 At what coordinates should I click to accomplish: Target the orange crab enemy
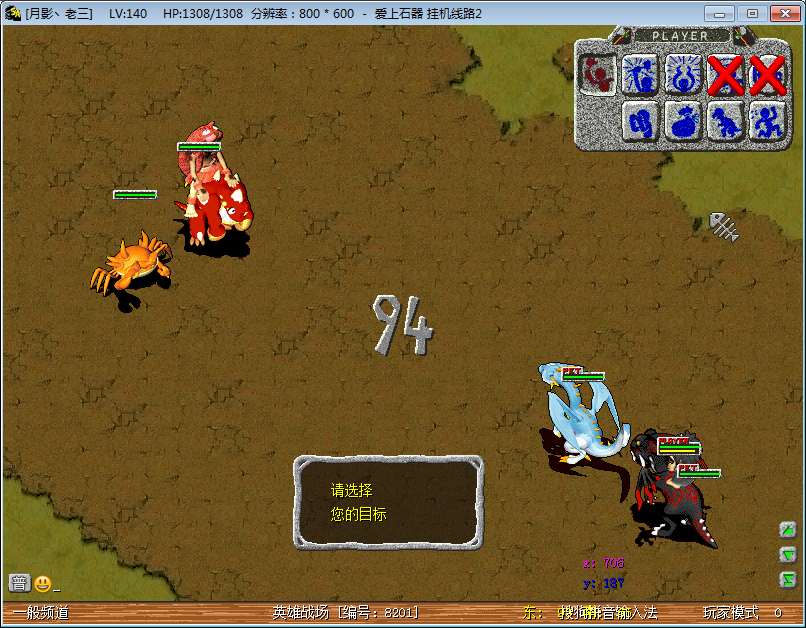click(x=130, y=263)
